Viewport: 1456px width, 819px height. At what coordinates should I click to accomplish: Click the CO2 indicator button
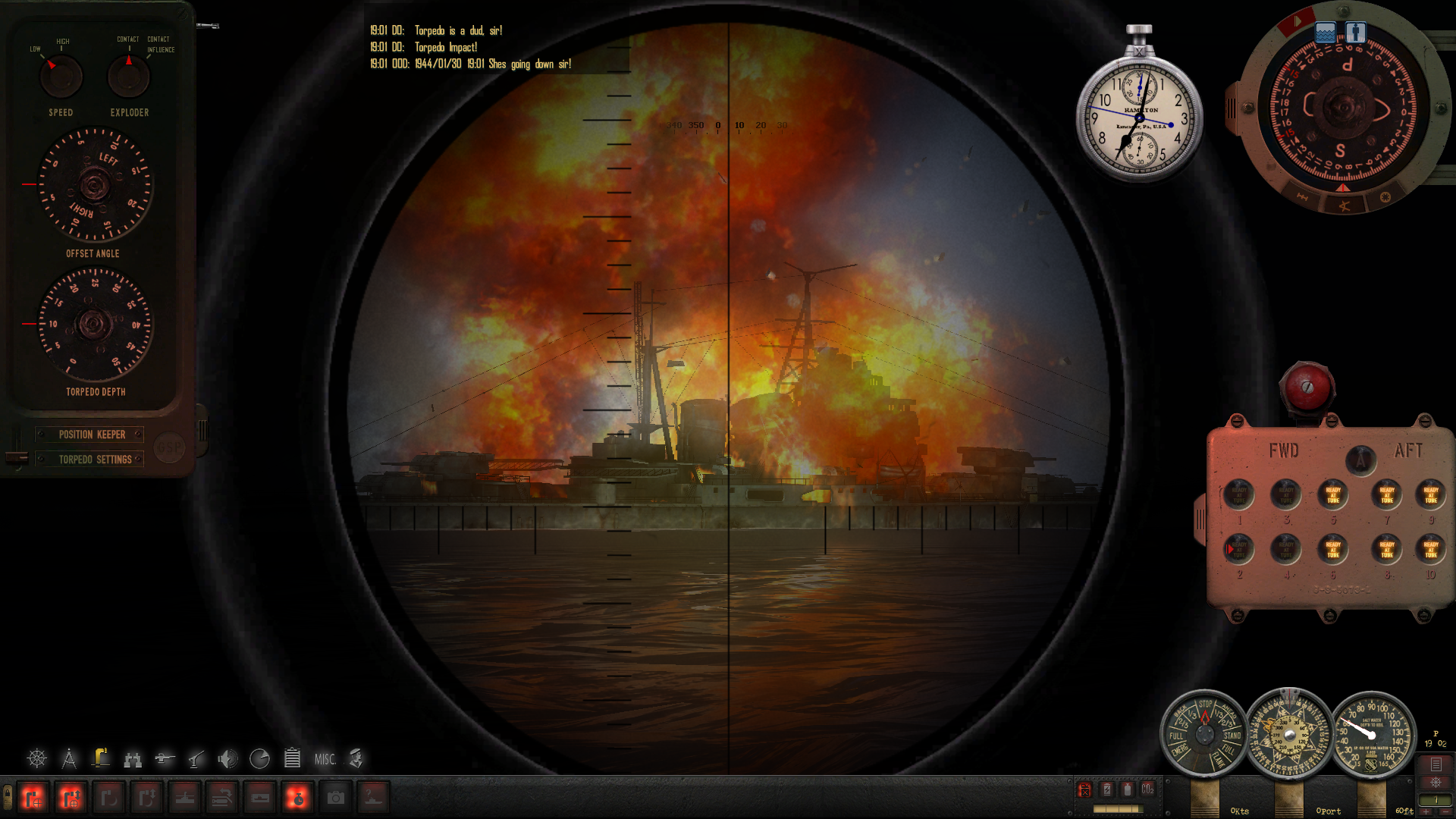[x=1147, y=789]
